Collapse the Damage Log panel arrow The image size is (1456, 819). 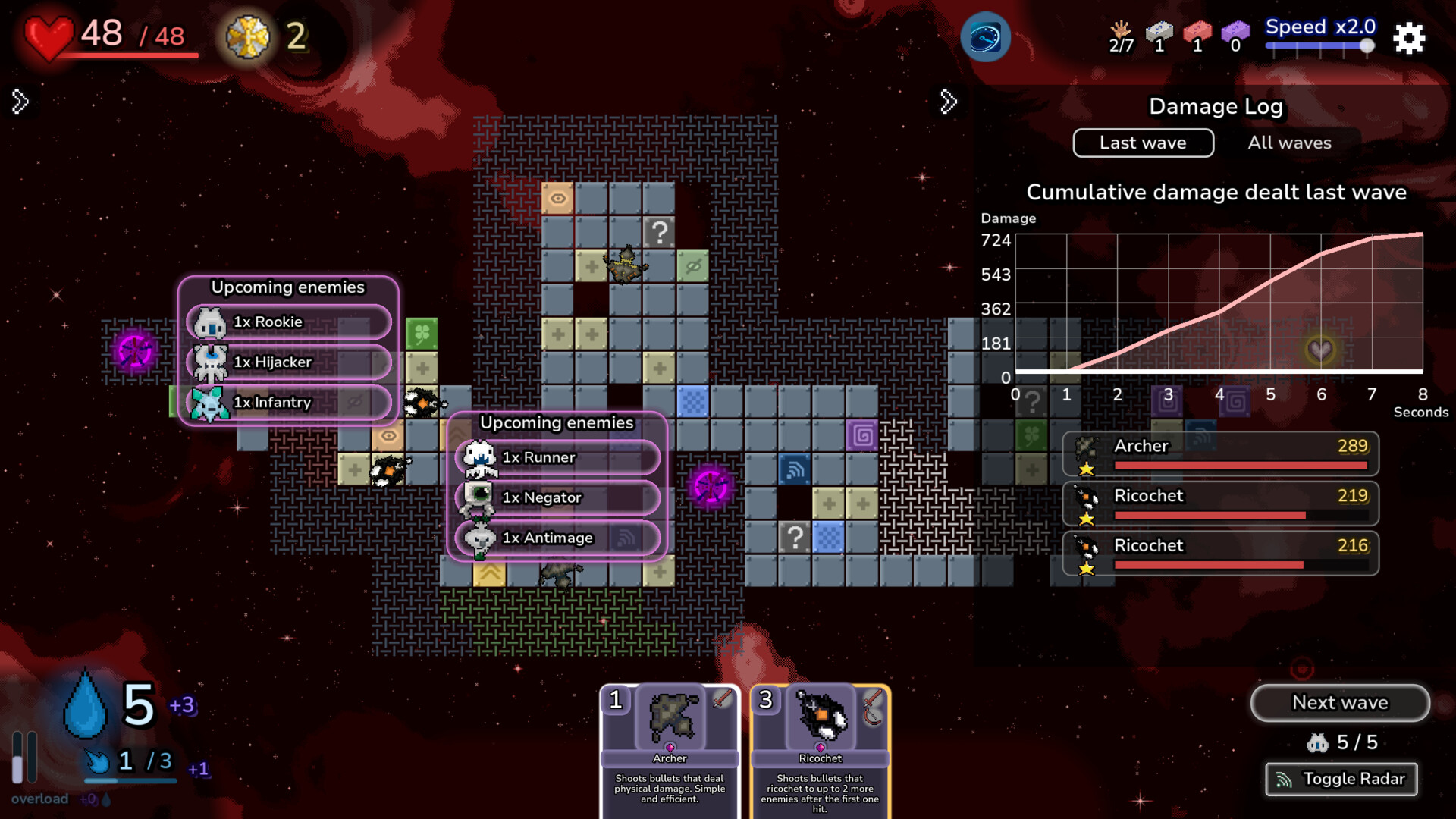click(x=948, y=102)
